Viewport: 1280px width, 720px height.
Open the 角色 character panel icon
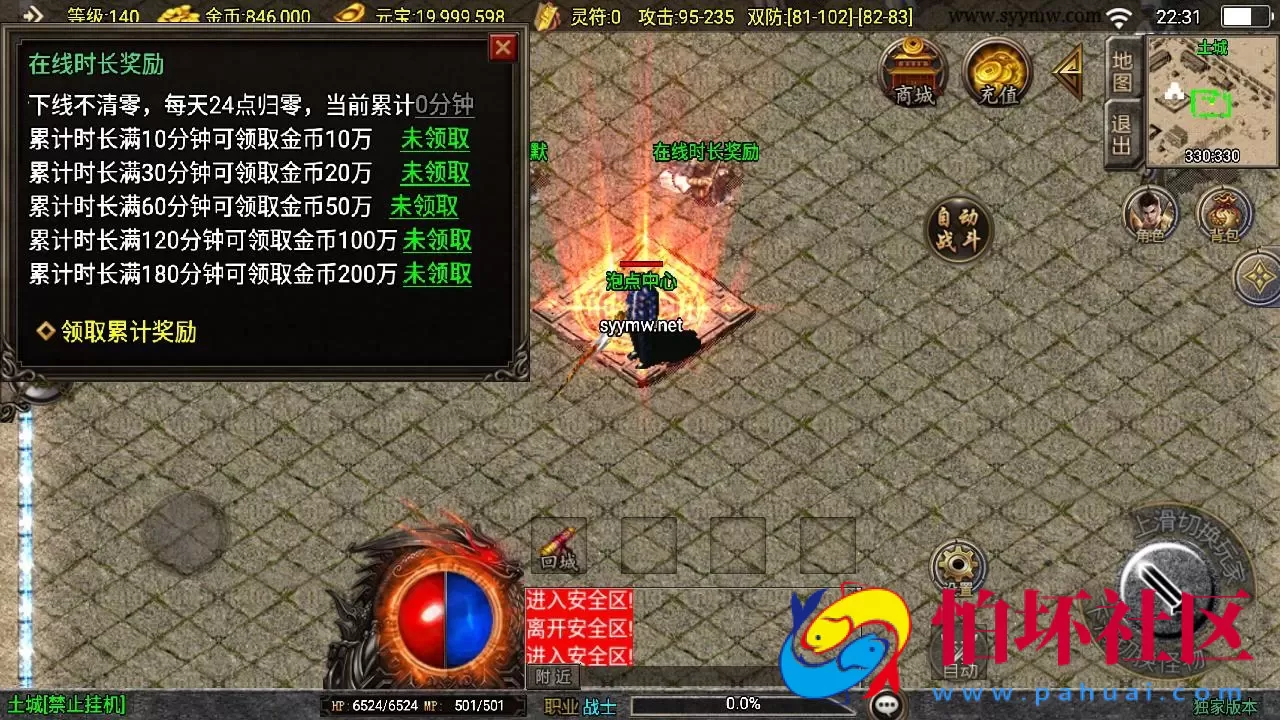1151,213
